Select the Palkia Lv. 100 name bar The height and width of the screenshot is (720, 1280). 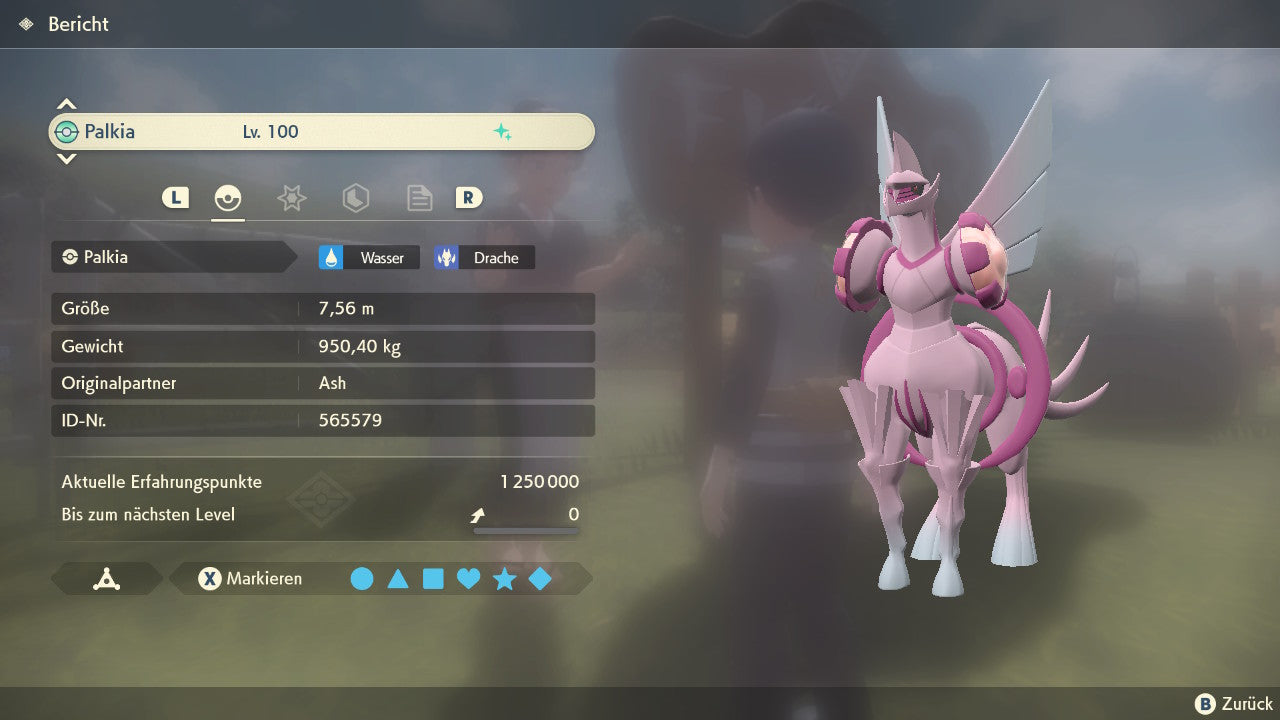[322, 132]
